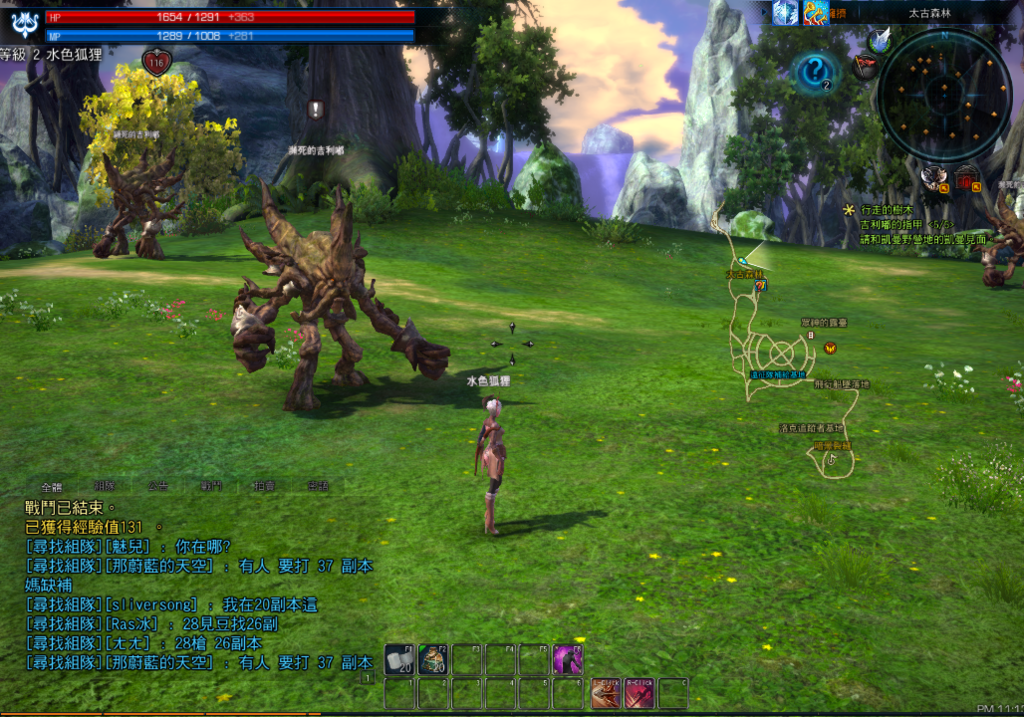Use the potion bag item in slot F2

coord(433,659)
